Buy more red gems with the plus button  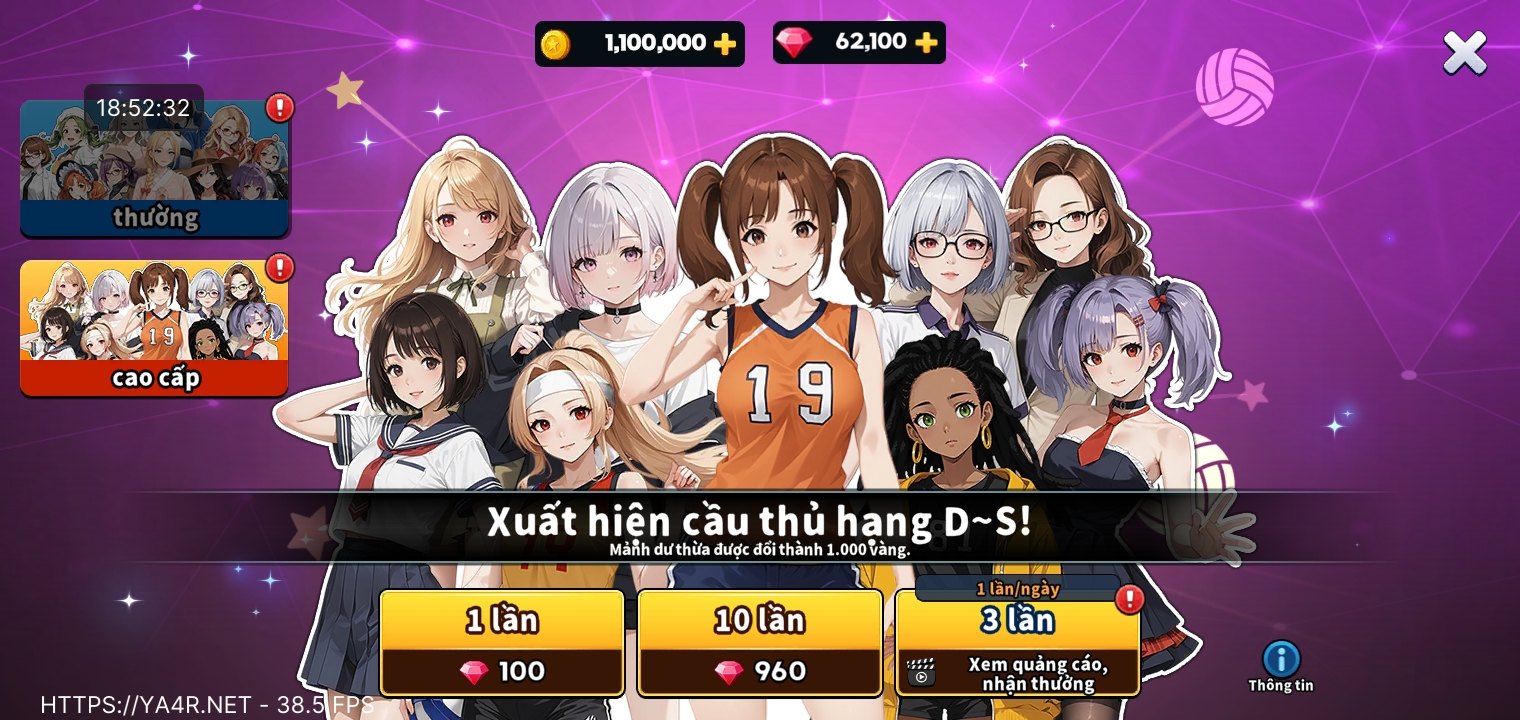(926, 42)
